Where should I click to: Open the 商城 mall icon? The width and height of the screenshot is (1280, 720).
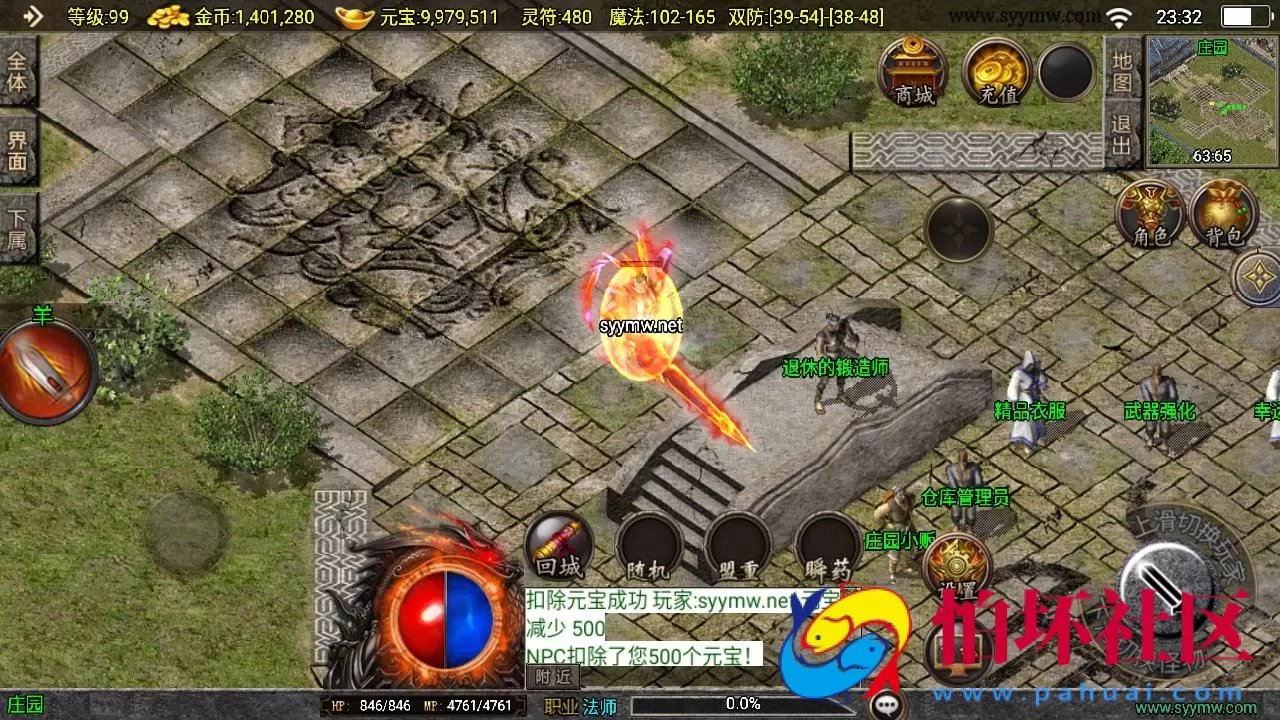(x=913, y=72)
